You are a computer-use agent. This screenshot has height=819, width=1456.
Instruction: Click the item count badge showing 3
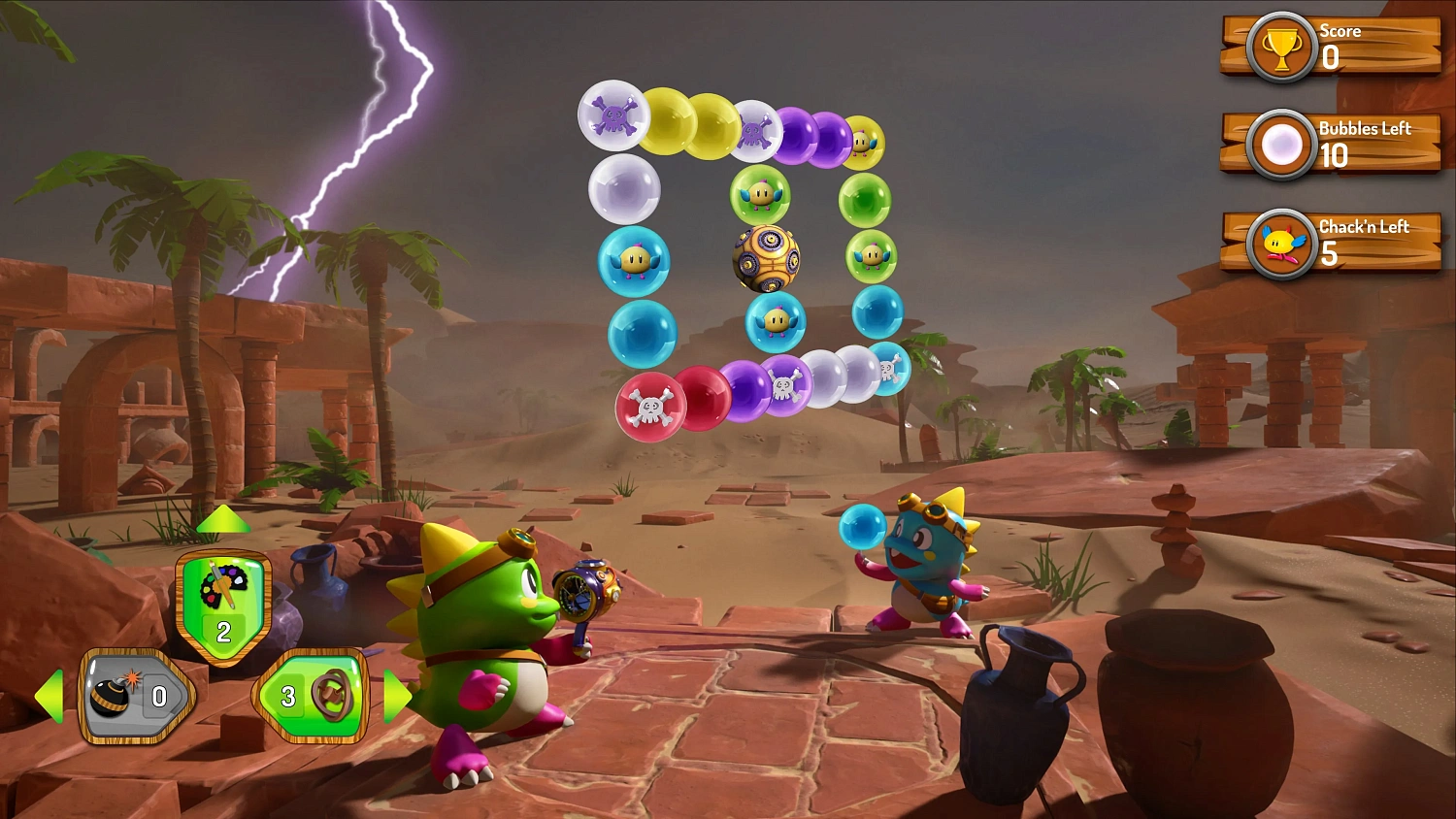287,695
